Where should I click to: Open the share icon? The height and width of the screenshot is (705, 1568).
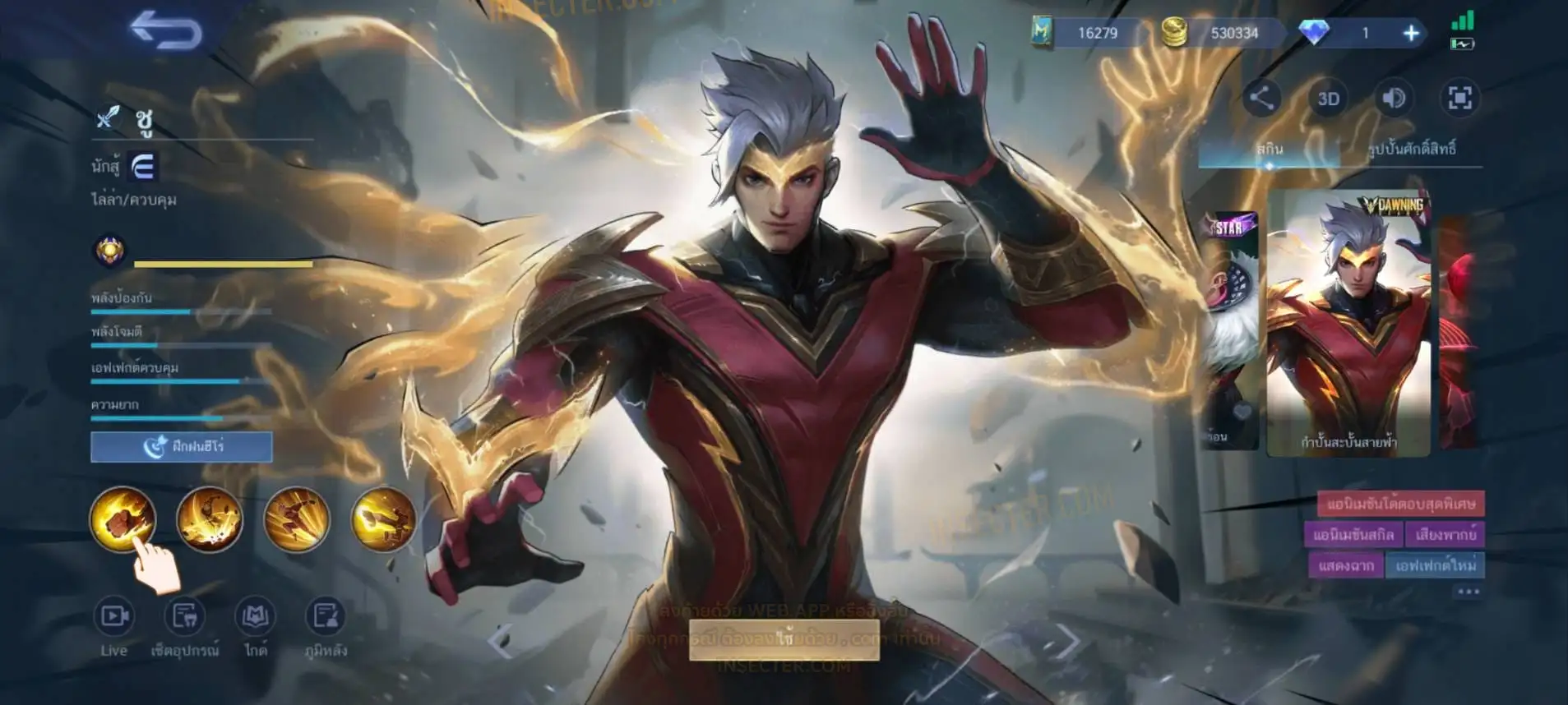coord(1261,99)
